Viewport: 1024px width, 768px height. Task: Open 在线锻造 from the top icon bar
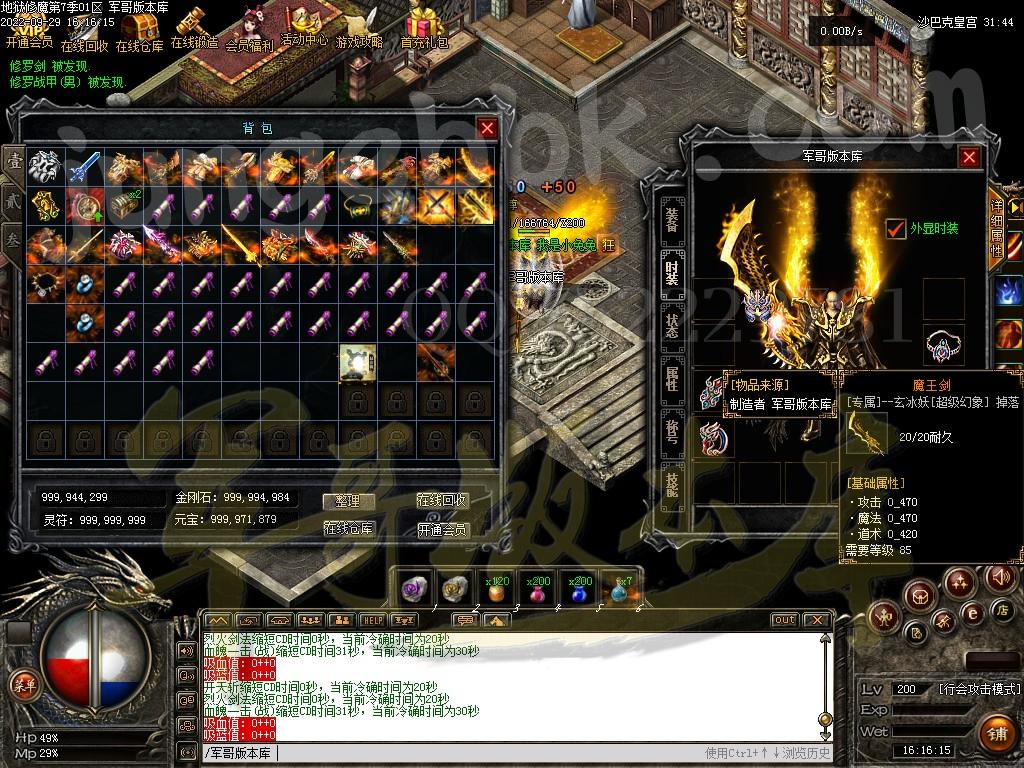[193, 30]
